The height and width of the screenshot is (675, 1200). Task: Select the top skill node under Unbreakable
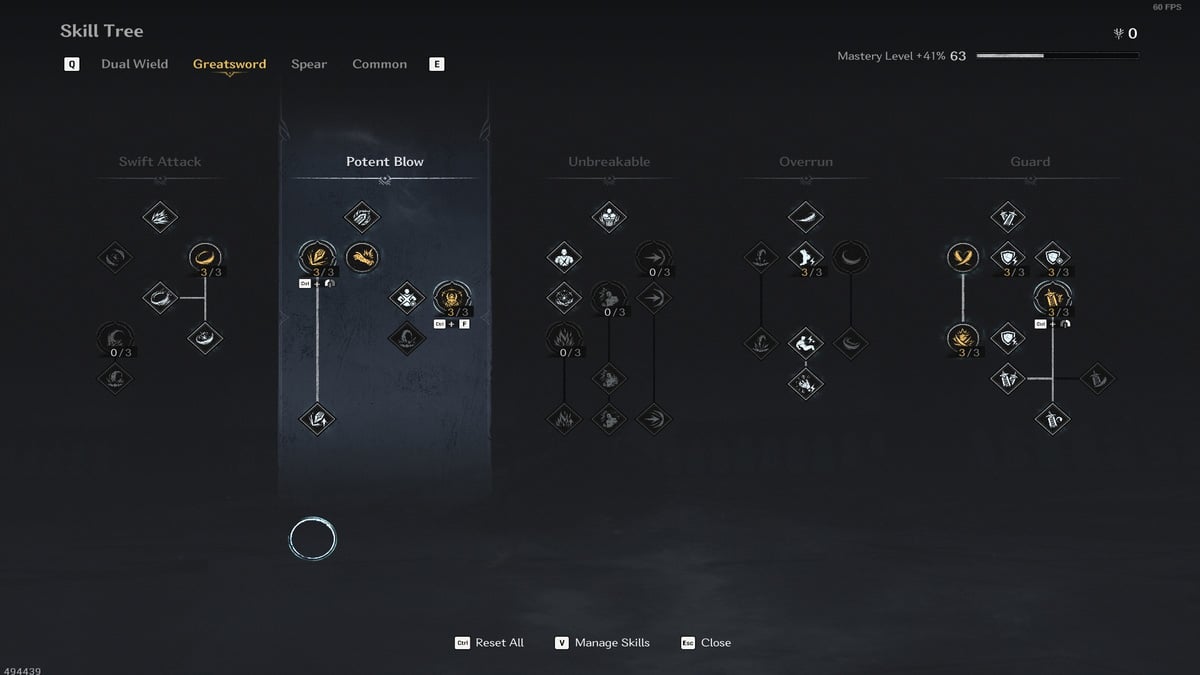(609, 216)
